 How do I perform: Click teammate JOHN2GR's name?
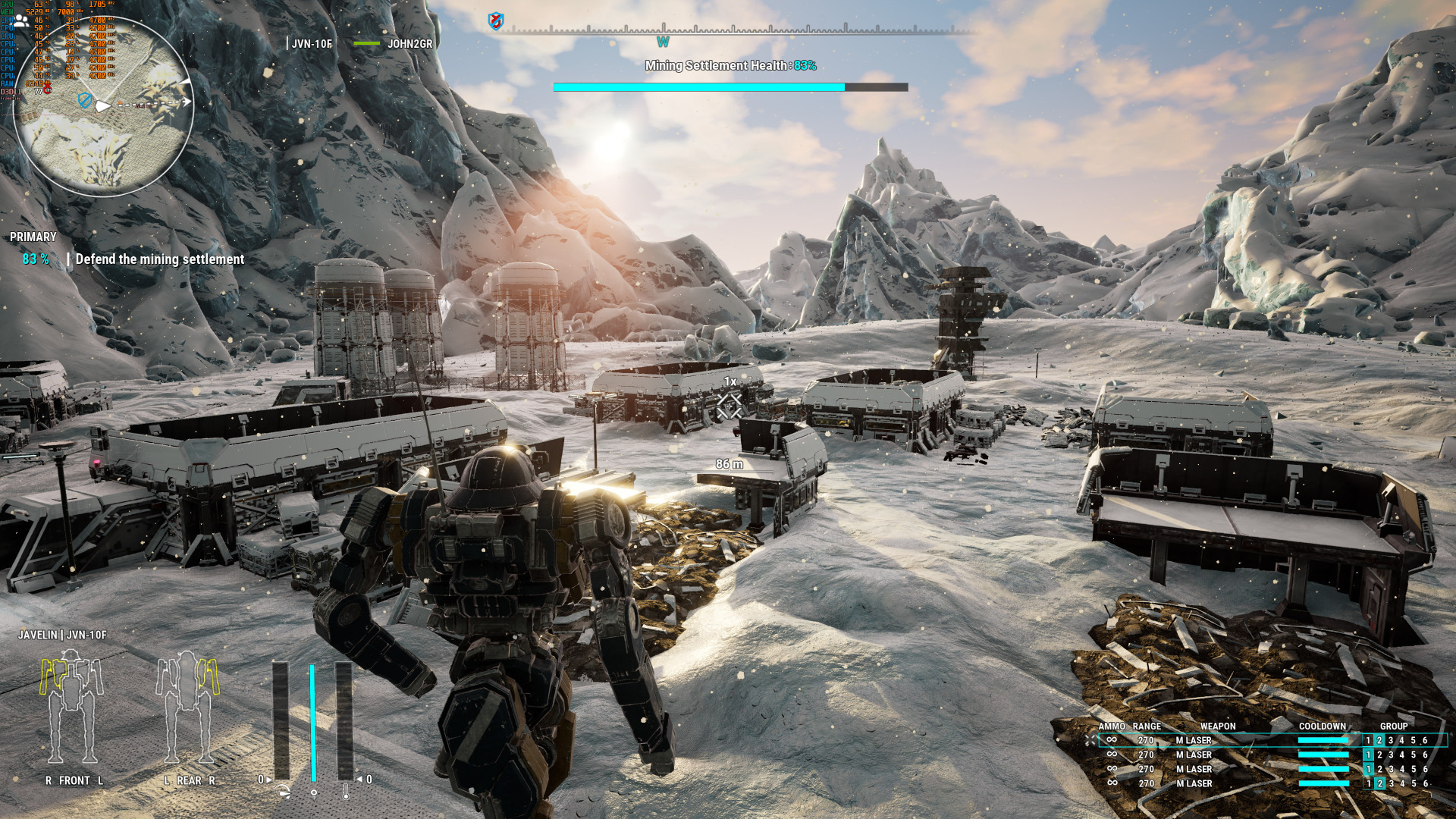pyautogui.click(x=410, y=44)
